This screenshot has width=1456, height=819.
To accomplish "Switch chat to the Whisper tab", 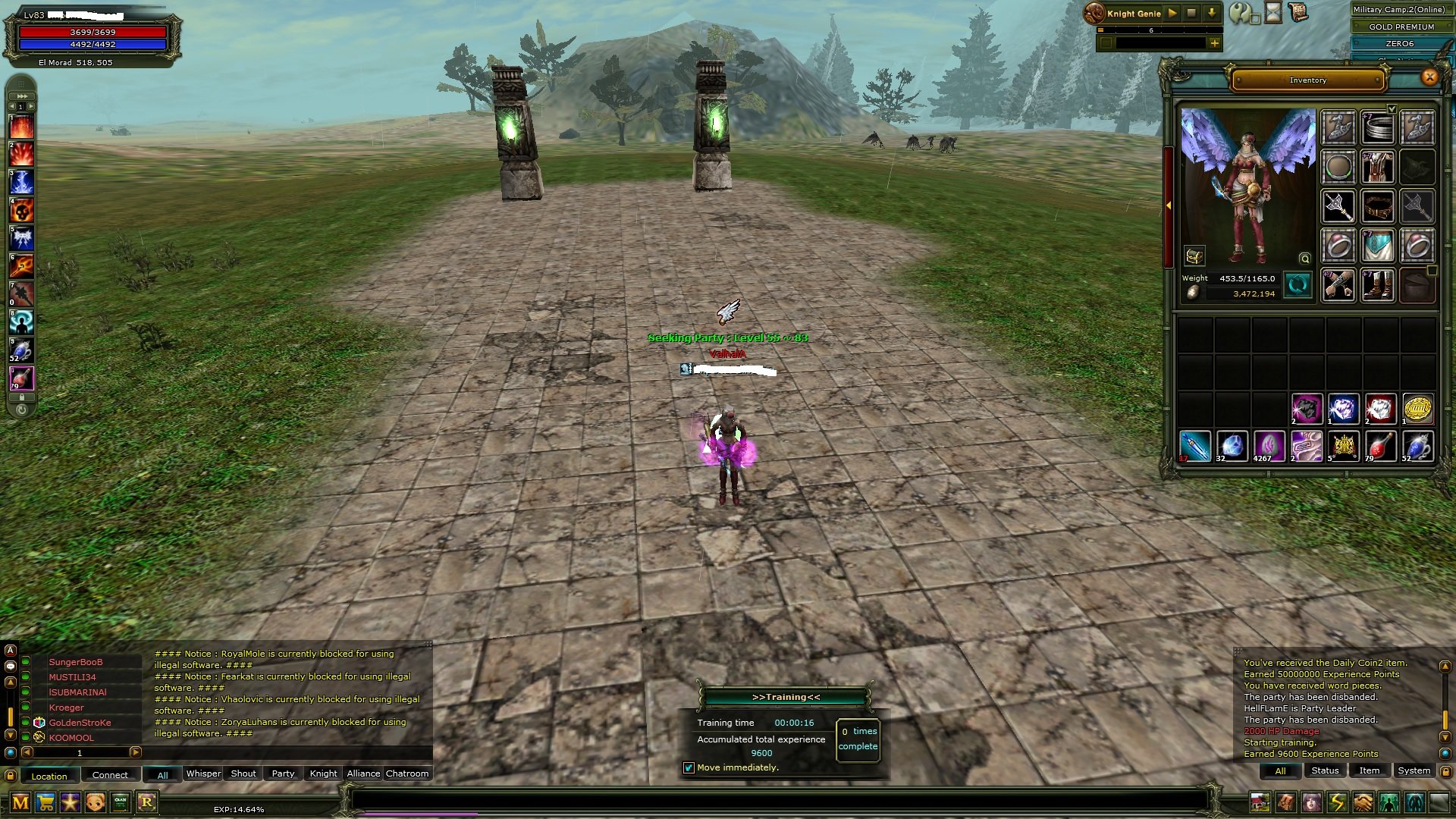I will coord(203,773).
